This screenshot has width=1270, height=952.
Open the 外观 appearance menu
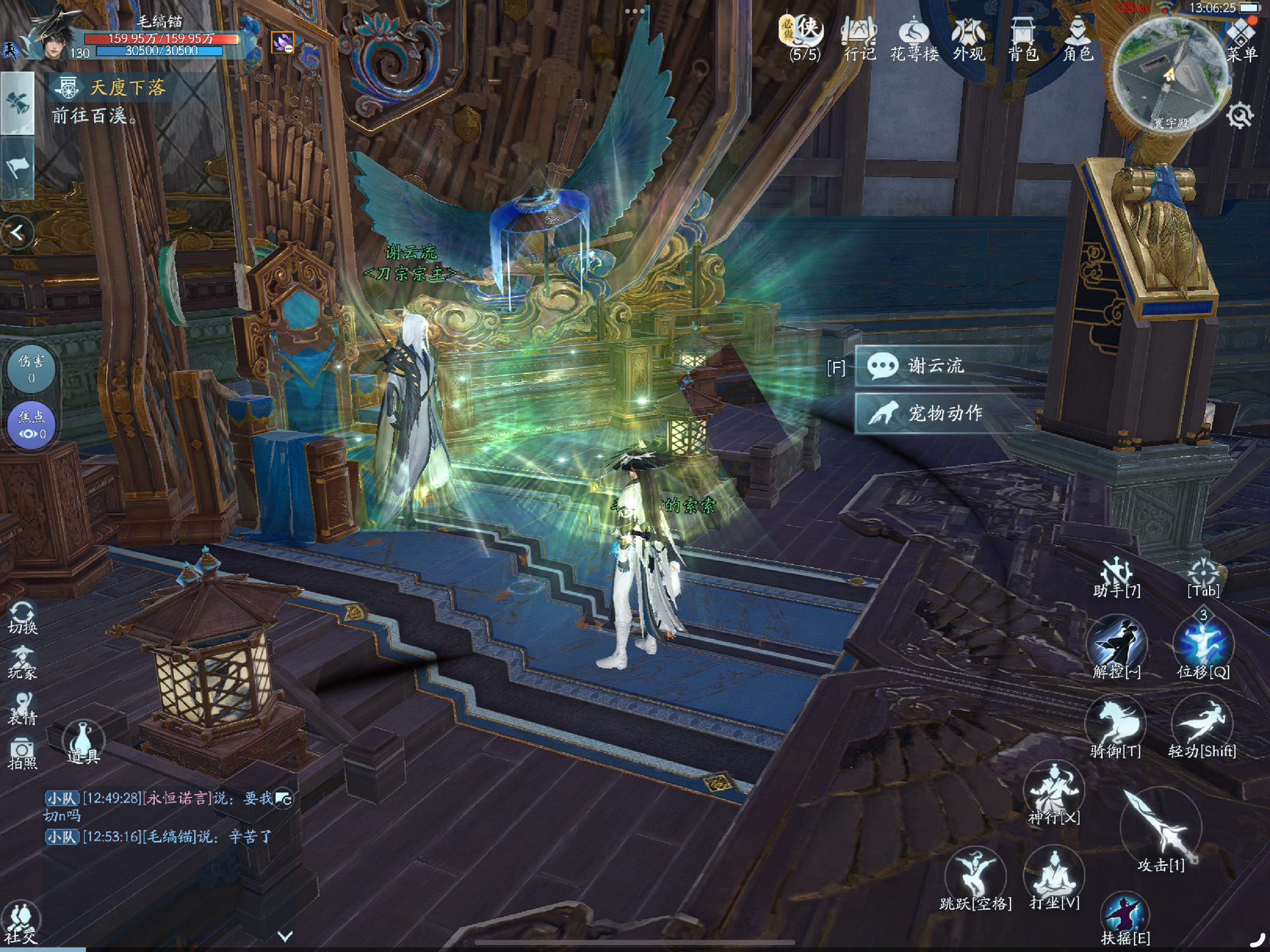coord(968,40)
